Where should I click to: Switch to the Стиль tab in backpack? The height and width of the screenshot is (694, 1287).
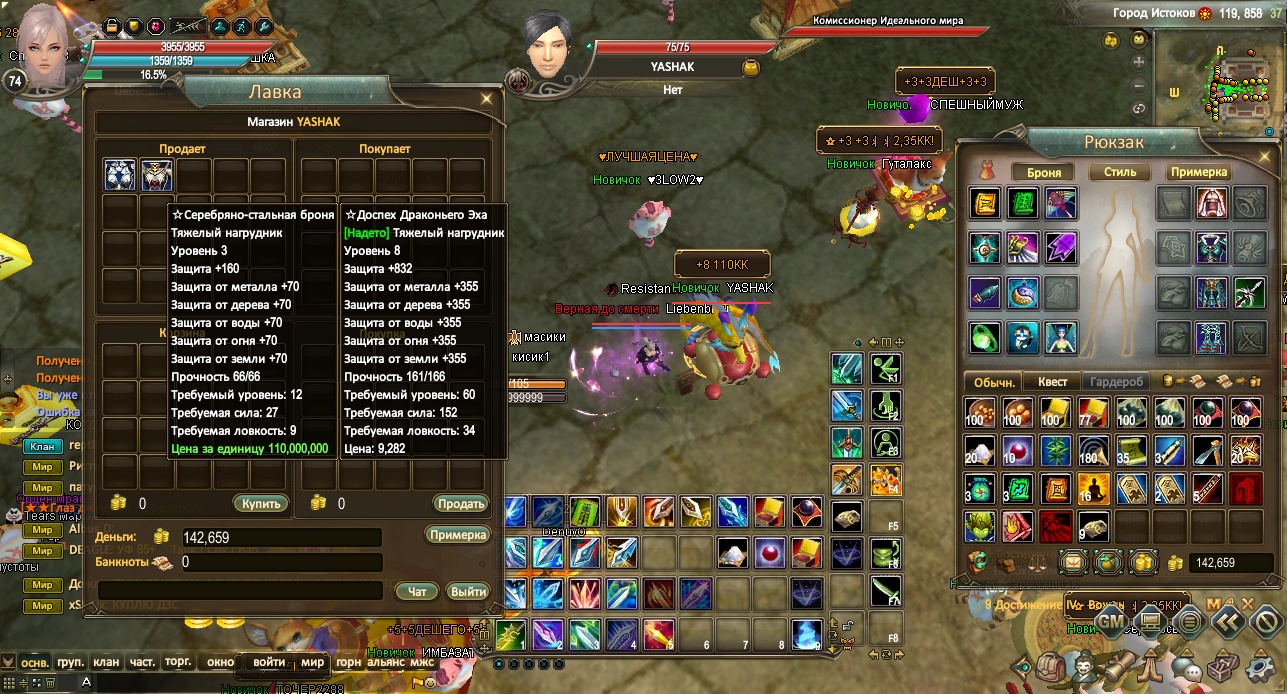tap(1120, 172)
